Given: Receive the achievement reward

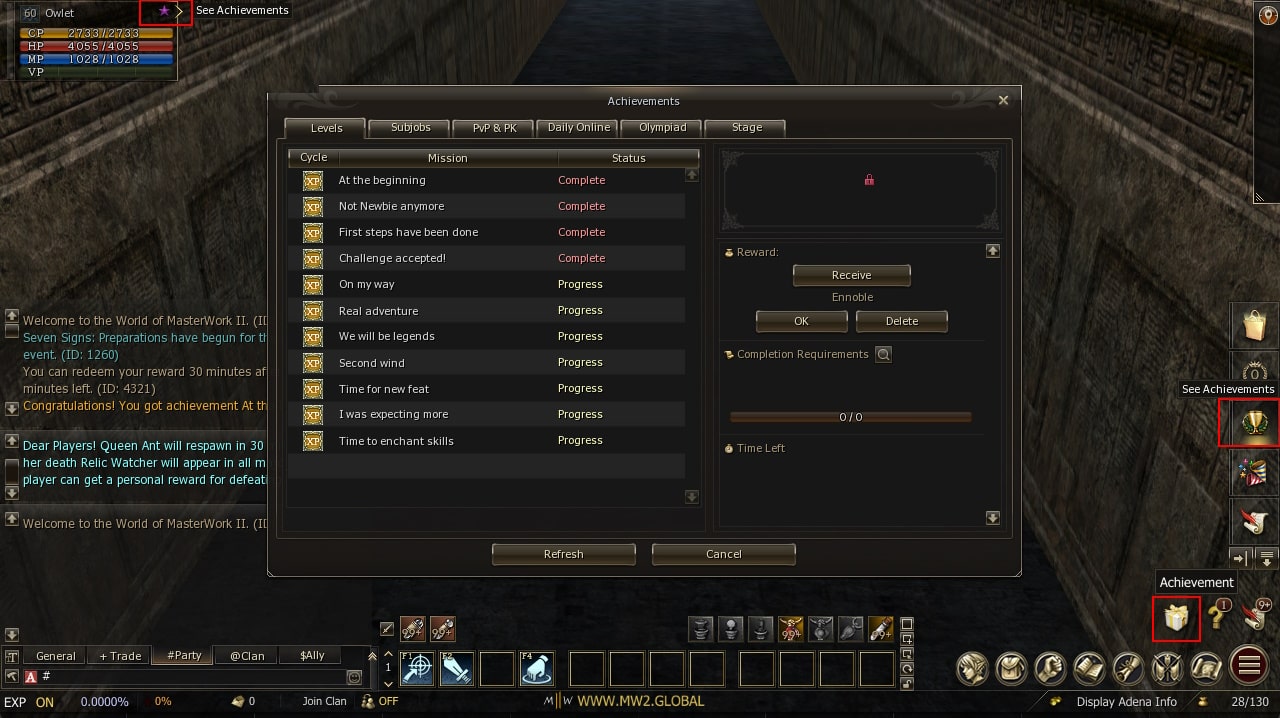Looking at the screenshot, I should (x=851, y=275).
